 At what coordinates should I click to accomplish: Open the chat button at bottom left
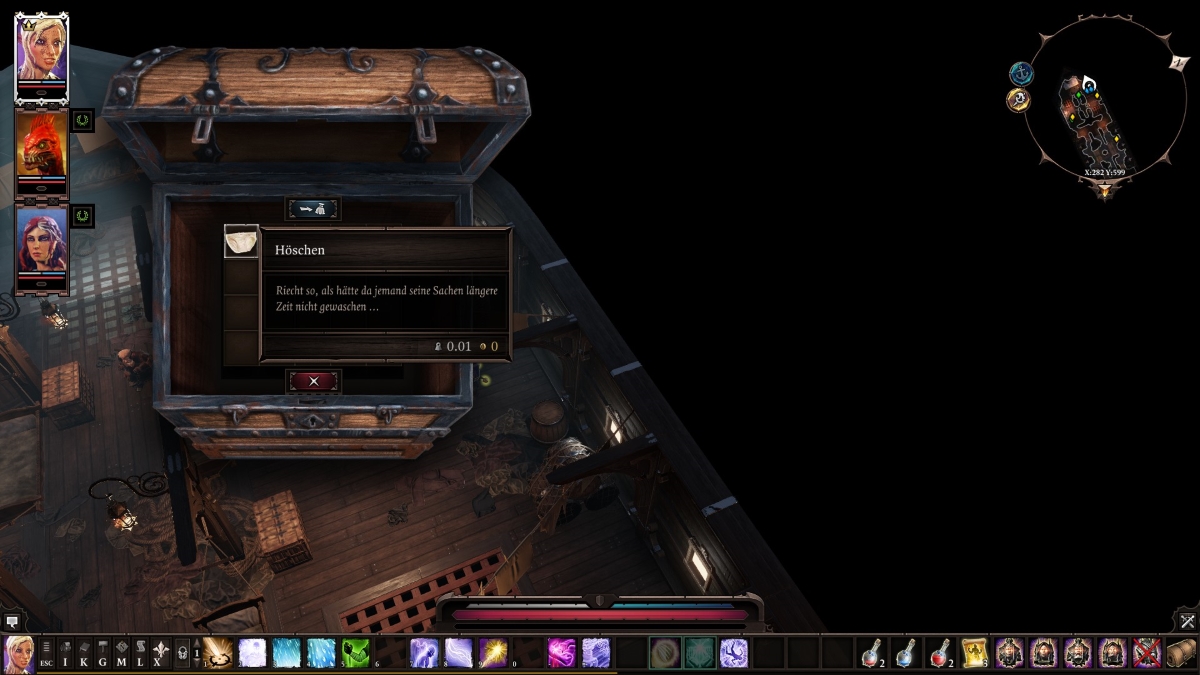point(12,621)
